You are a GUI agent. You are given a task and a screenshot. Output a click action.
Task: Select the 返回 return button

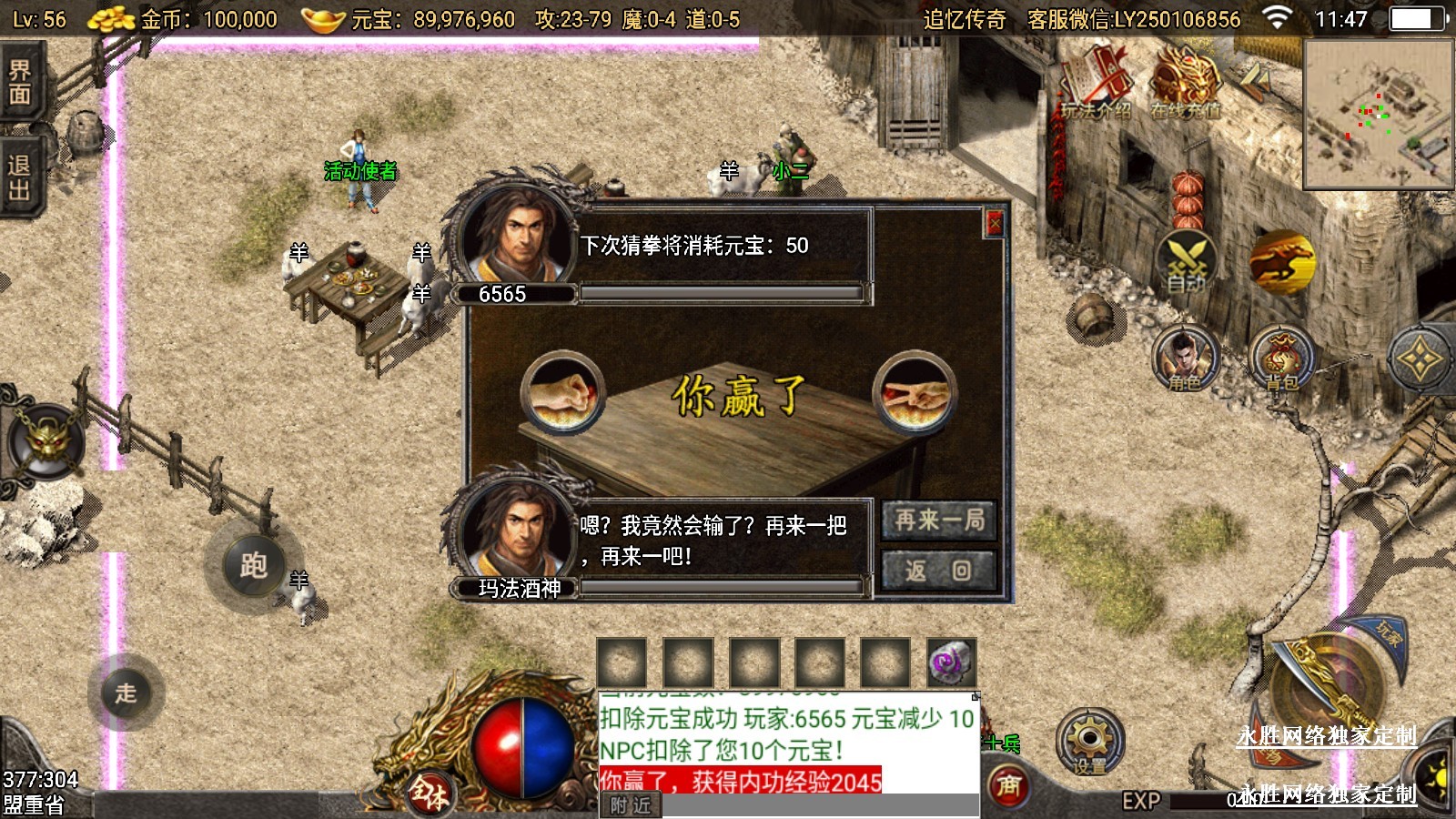[x=939, y=571]
